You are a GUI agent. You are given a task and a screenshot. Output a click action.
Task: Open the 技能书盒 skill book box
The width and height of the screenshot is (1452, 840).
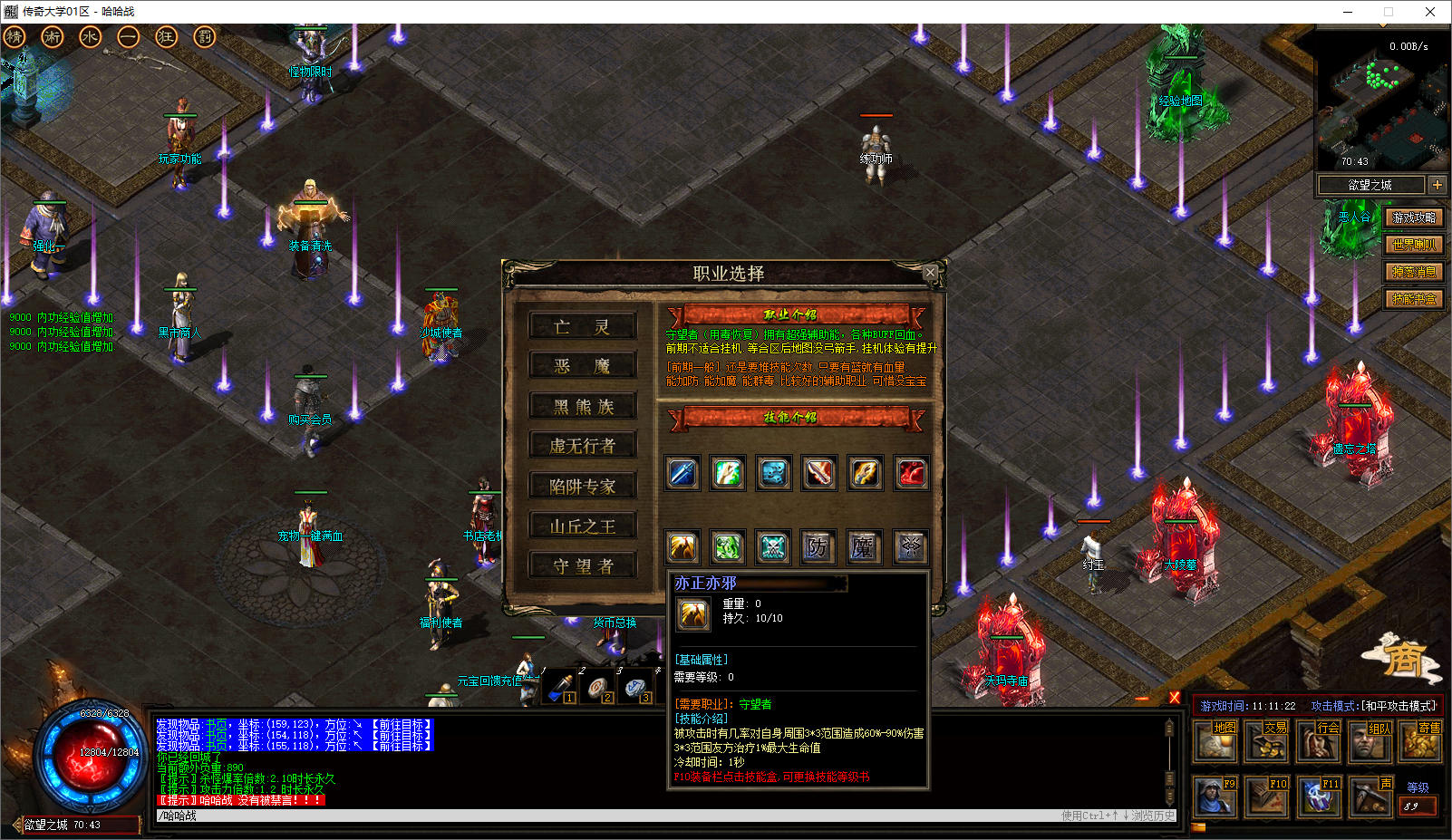click(x=1414, y=299)
